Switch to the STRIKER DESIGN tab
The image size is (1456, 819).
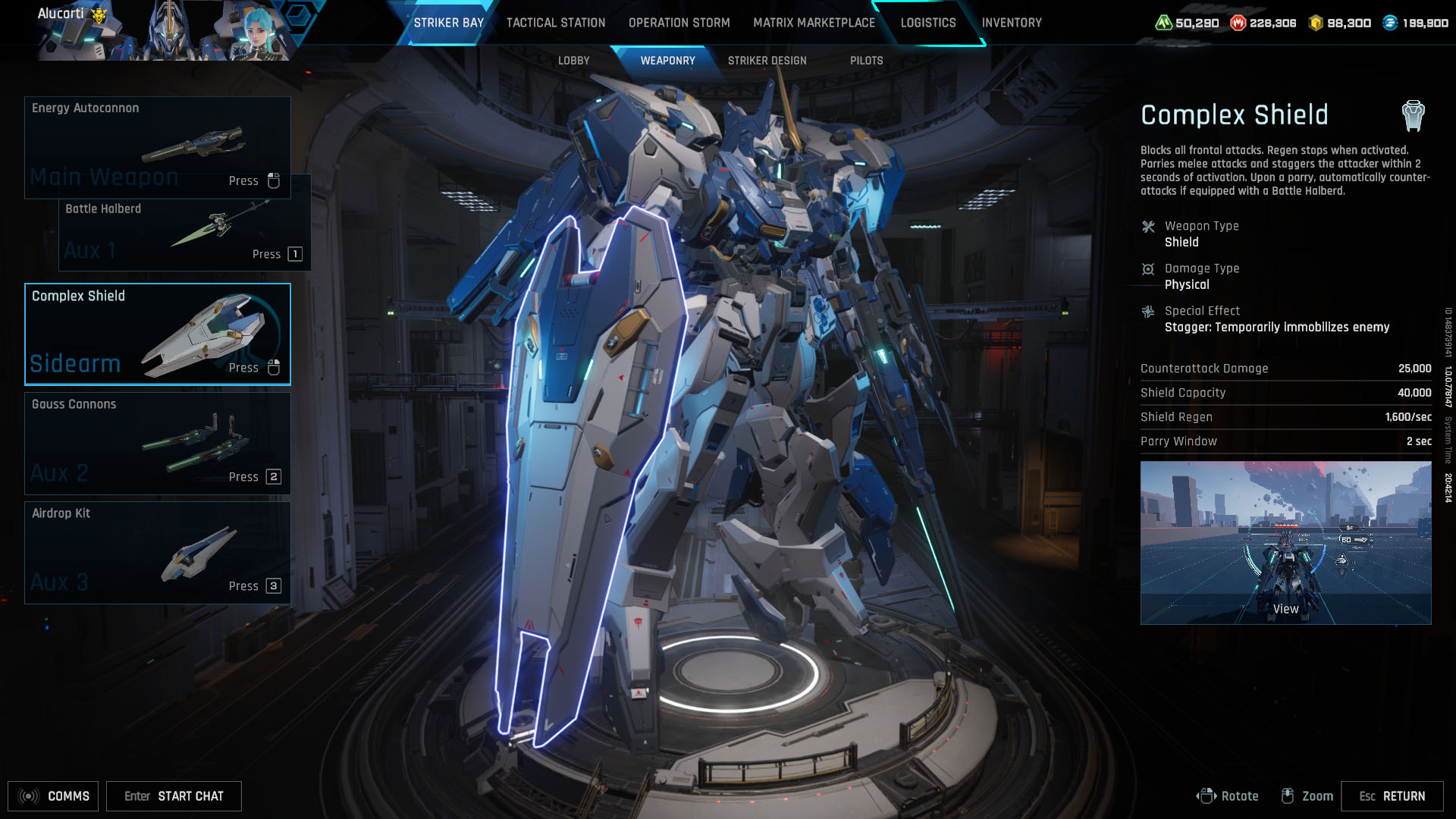[x=767, y=61]
